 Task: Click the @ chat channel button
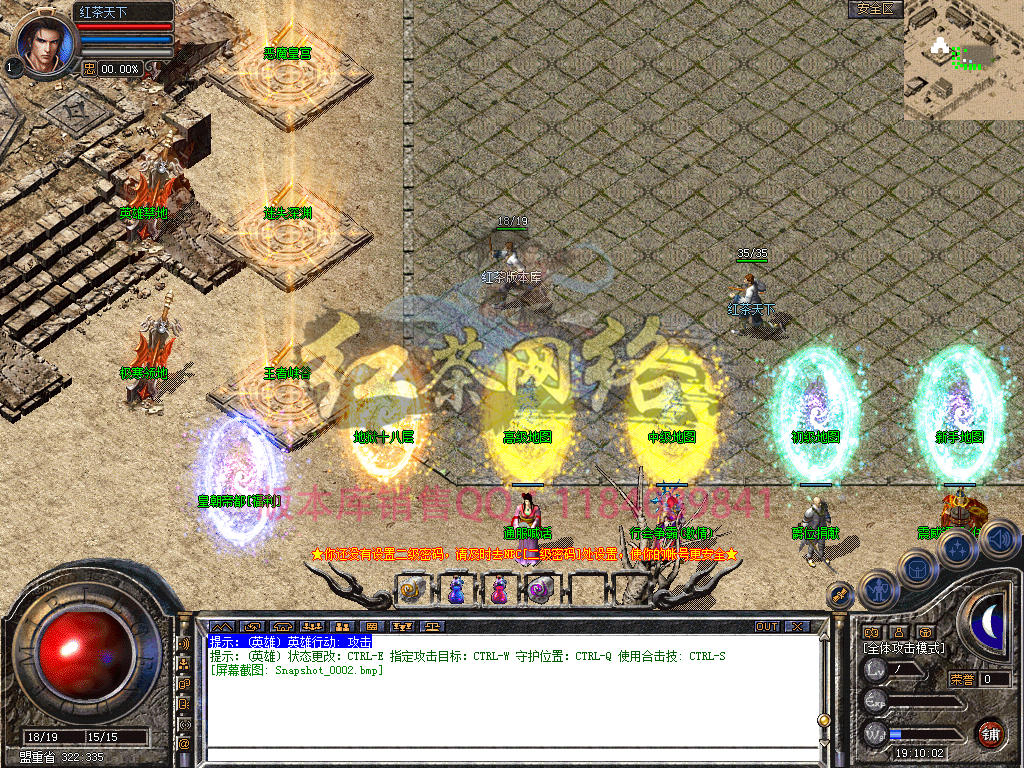point(184,743)
